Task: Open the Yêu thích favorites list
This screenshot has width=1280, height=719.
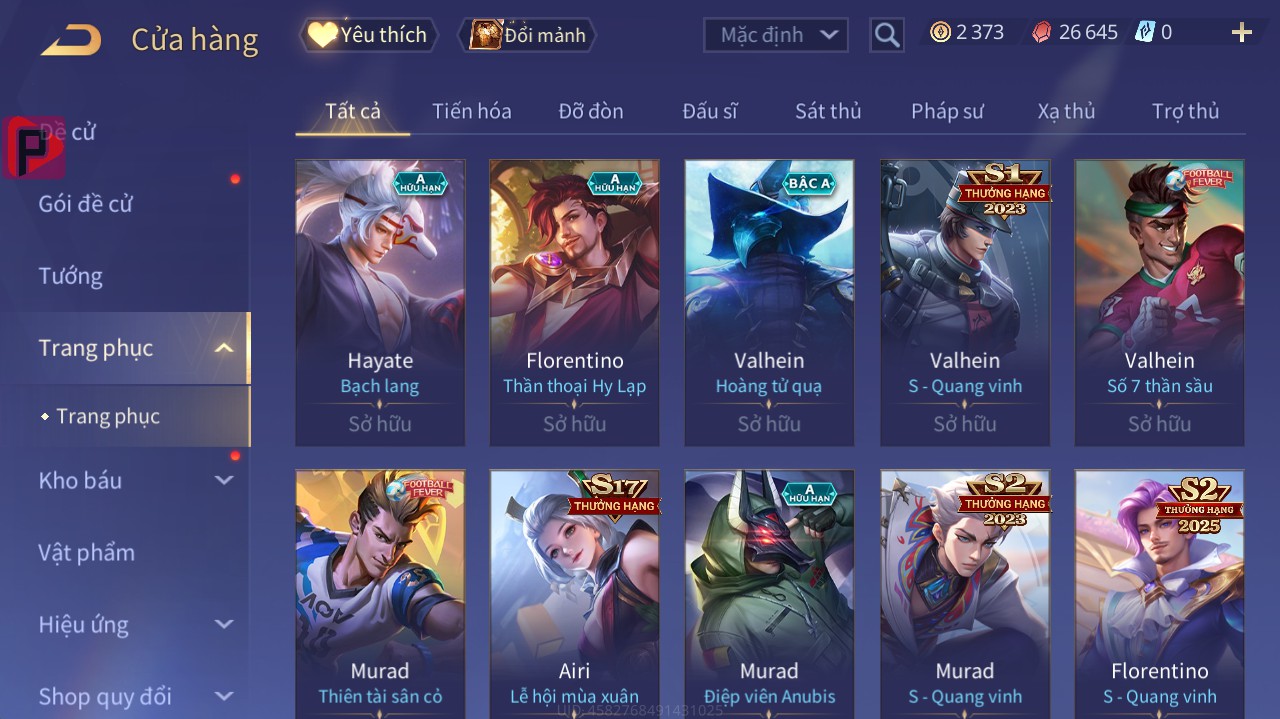Action: 369,35
